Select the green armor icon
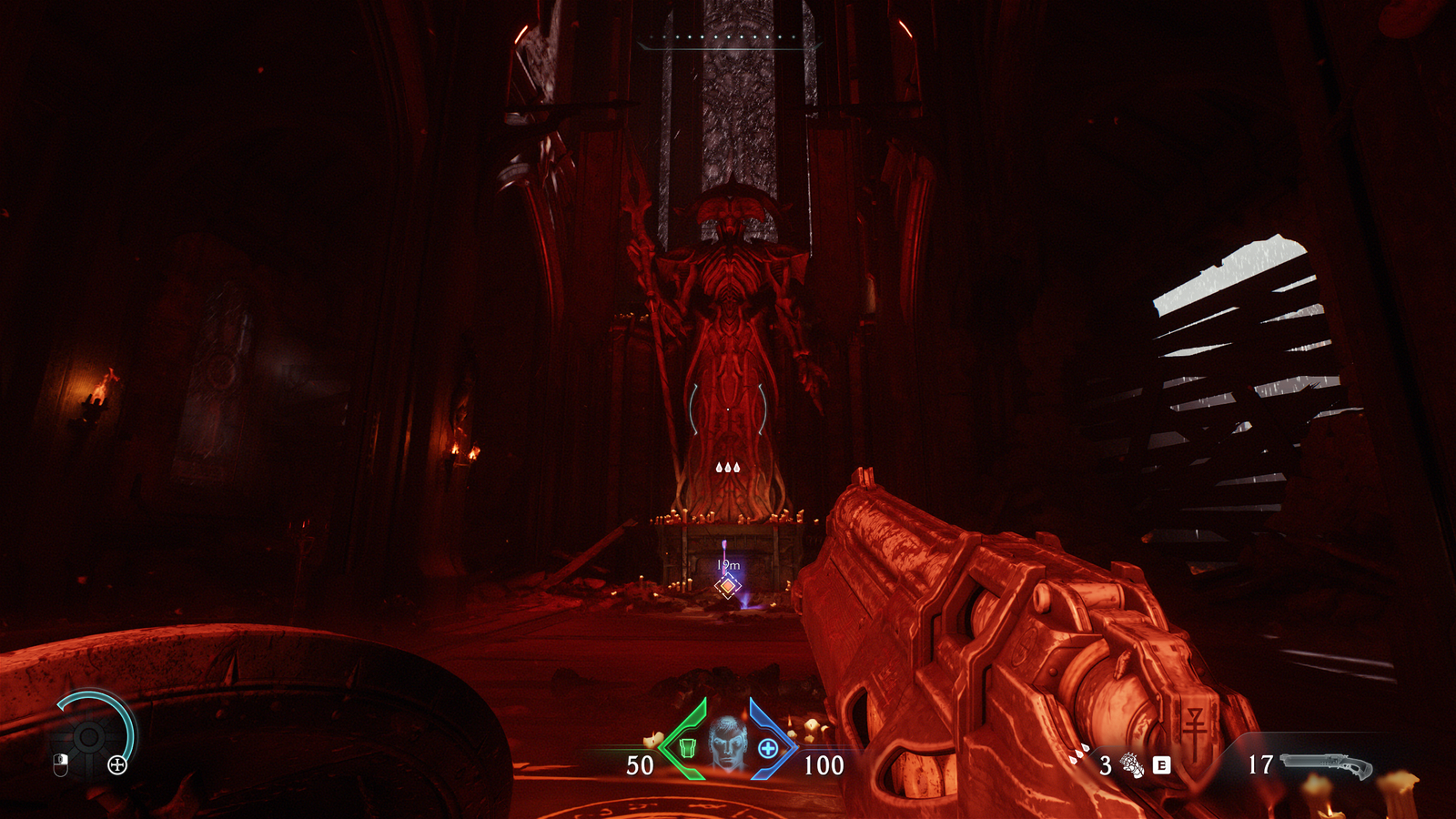This screenshot has height=819, width=1456. coord(688,747)
